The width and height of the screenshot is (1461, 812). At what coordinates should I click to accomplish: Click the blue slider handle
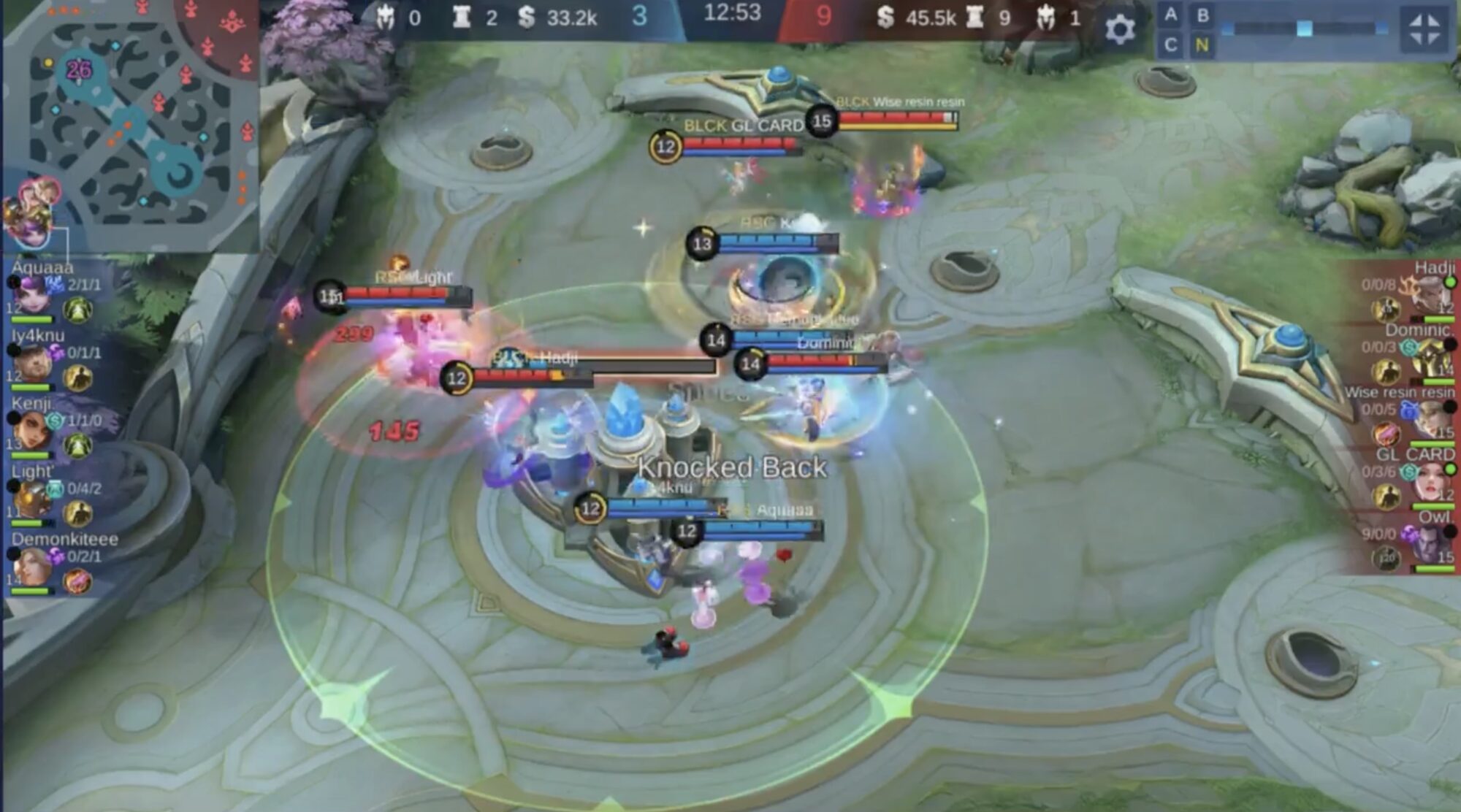pos(1304,28)
